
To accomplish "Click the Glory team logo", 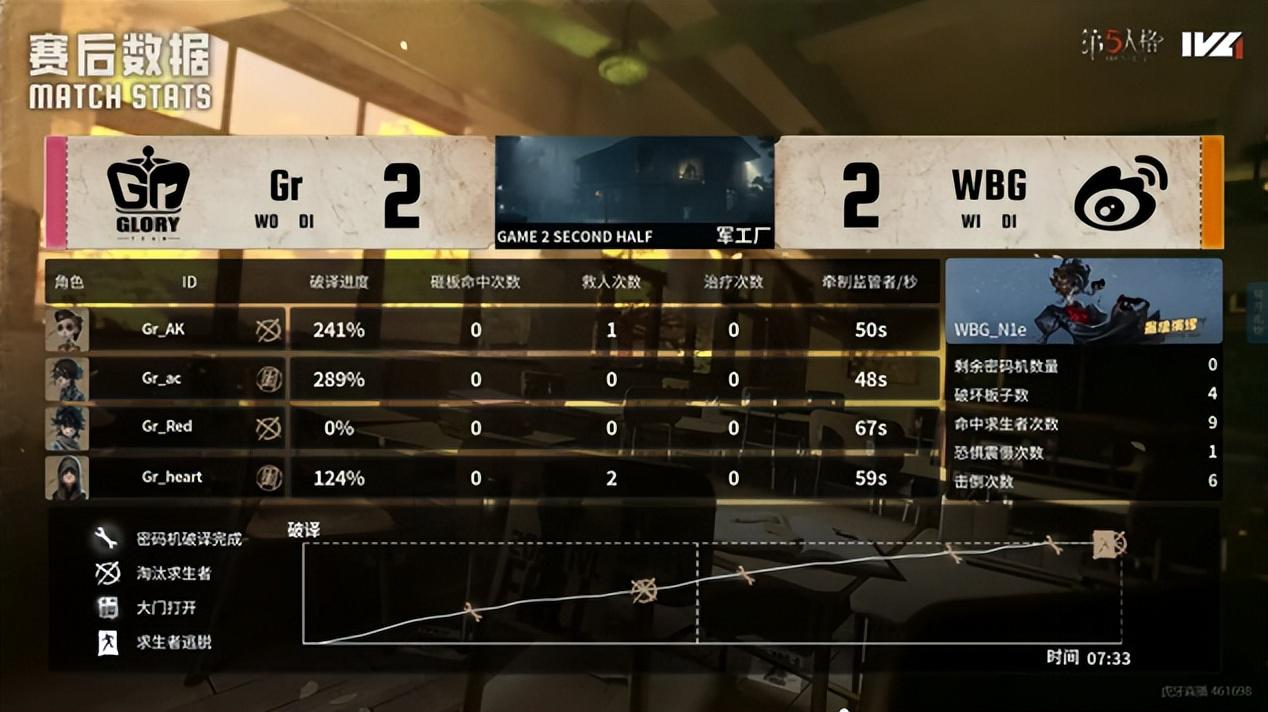I will (148, 192).
